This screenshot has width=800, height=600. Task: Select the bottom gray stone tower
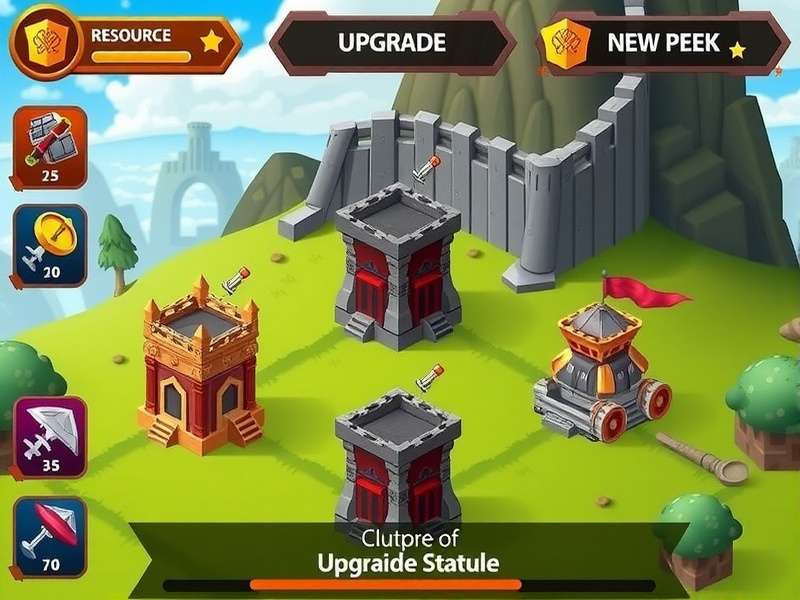point(397,455)
